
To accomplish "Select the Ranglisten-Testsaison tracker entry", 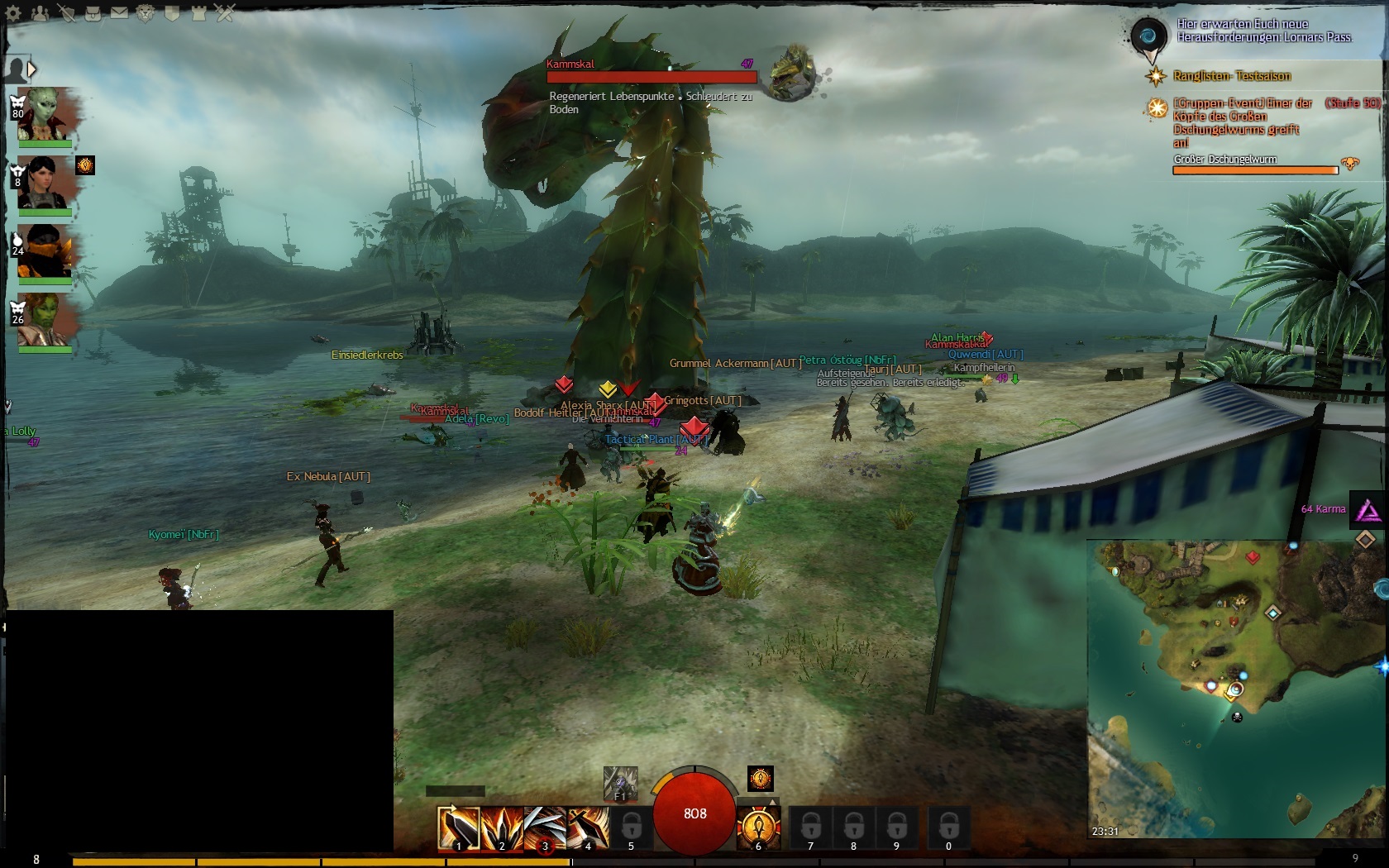I will (x=1231, y=76).
